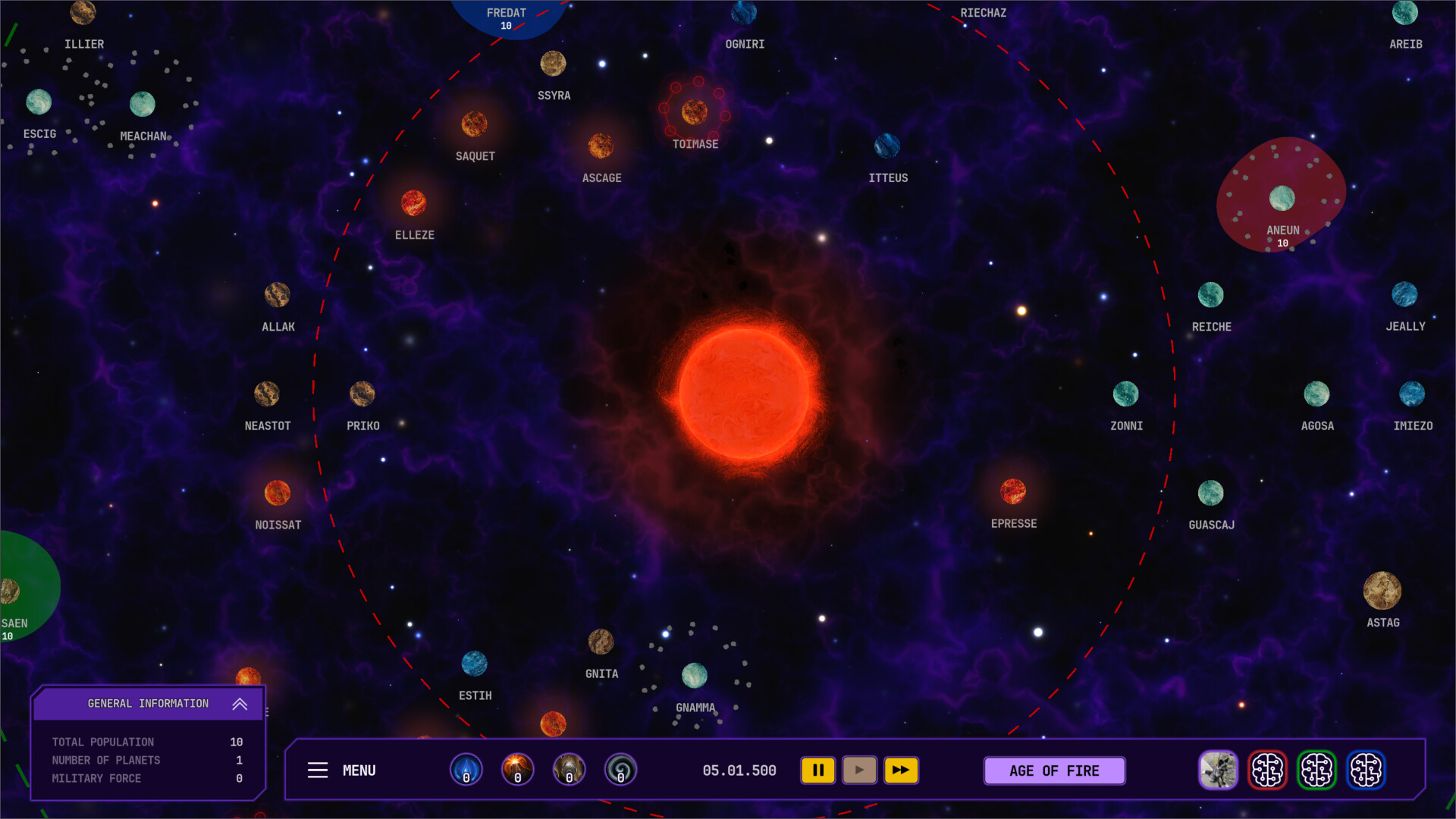This screenshot has width=1456, height=819.
Task: Open the dog avatar player profile thumbnail
Action: point(1219,770)
